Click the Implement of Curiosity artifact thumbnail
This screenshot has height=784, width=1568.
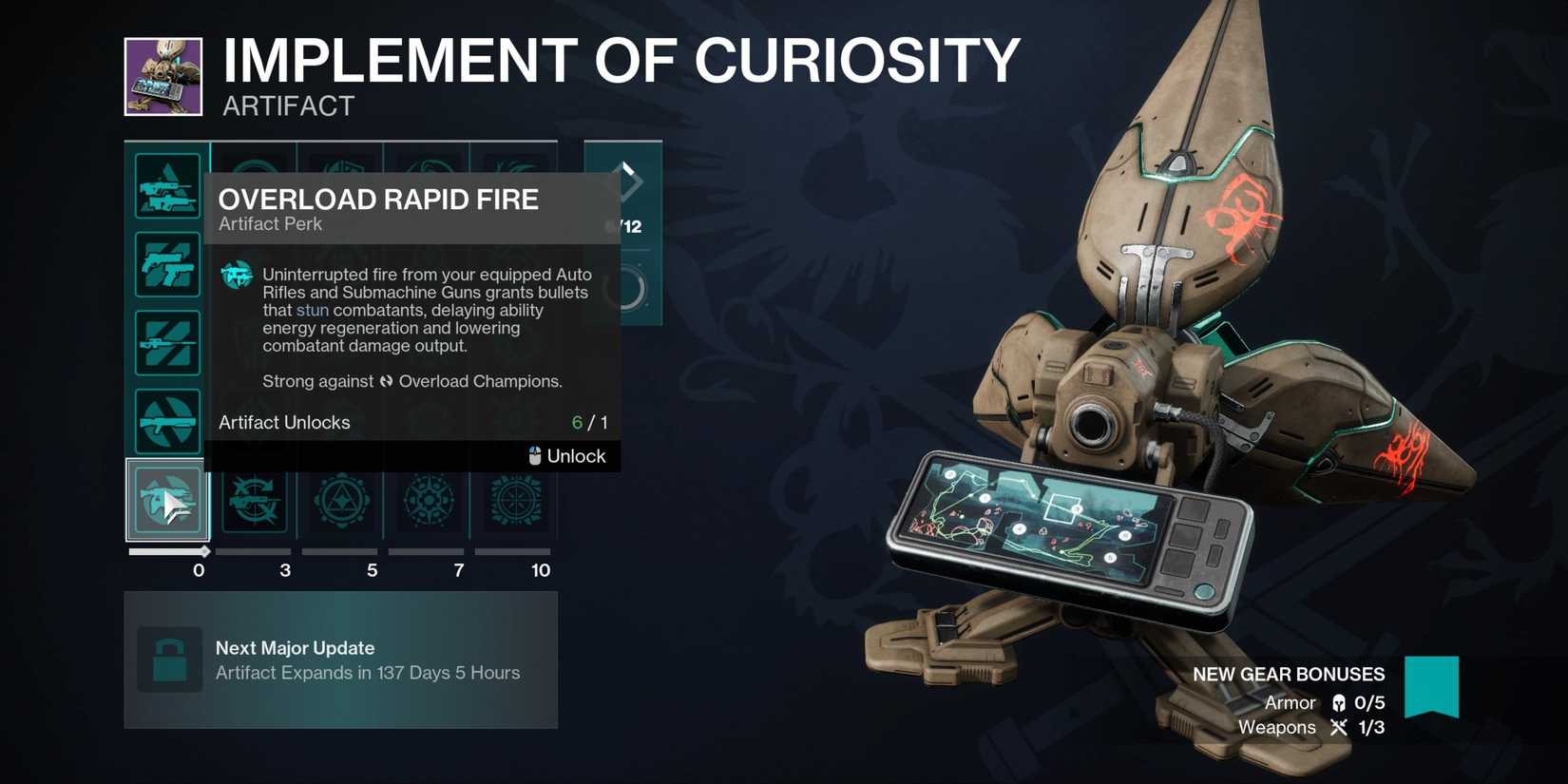pyautogui.click(x=164, y=77)
